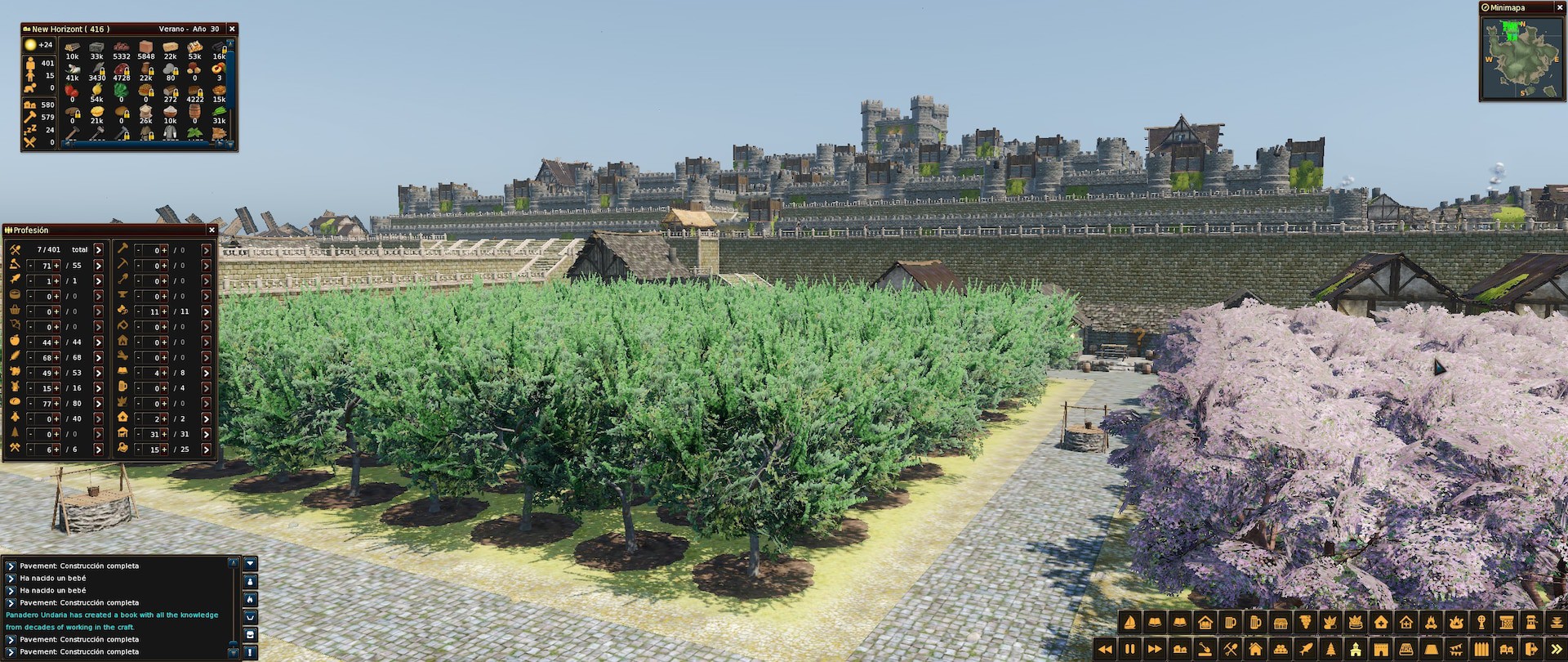This screenshot has height=662, width=1568.
Task: Open the sailboat toolbar icon
Action: click(x=1130, y=623)
